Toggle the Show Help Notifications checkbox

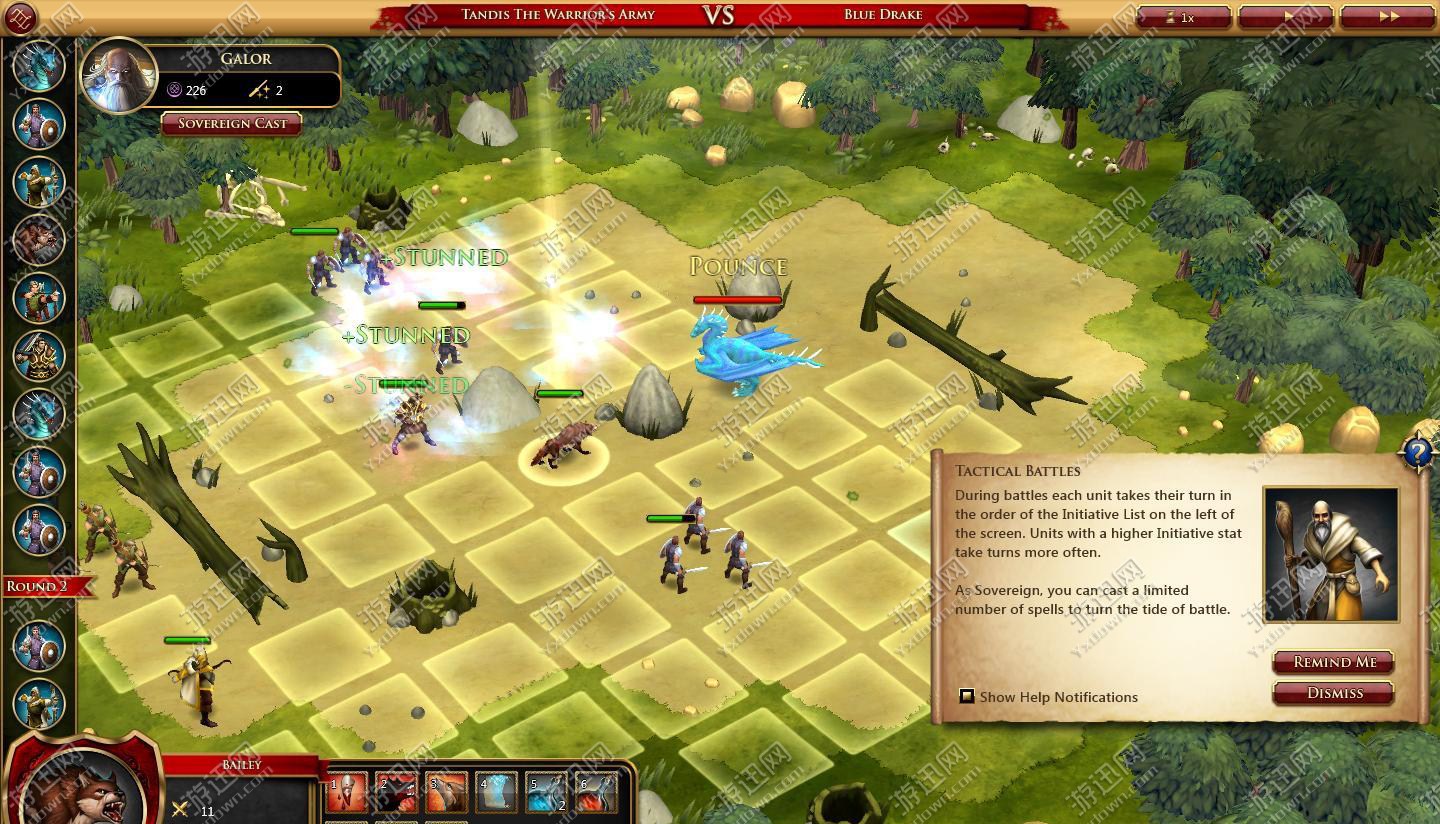tap(967, 696)
